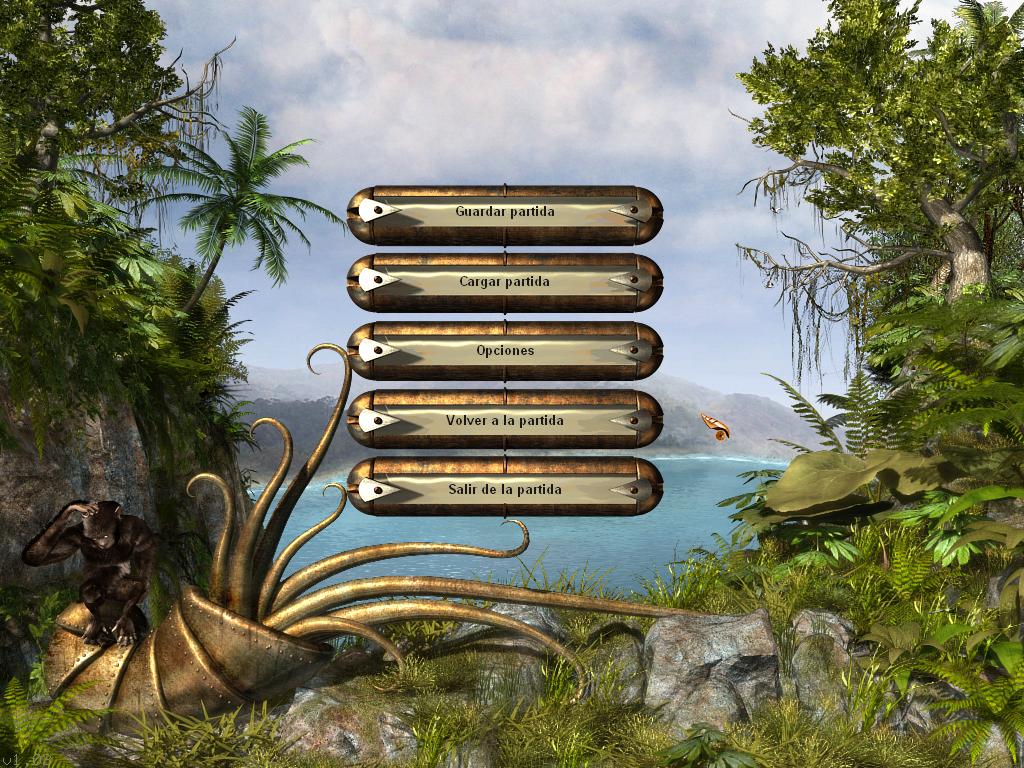Click the Guardar partida button
Viewport: 1024px width, 768px height.
point(504,212)
